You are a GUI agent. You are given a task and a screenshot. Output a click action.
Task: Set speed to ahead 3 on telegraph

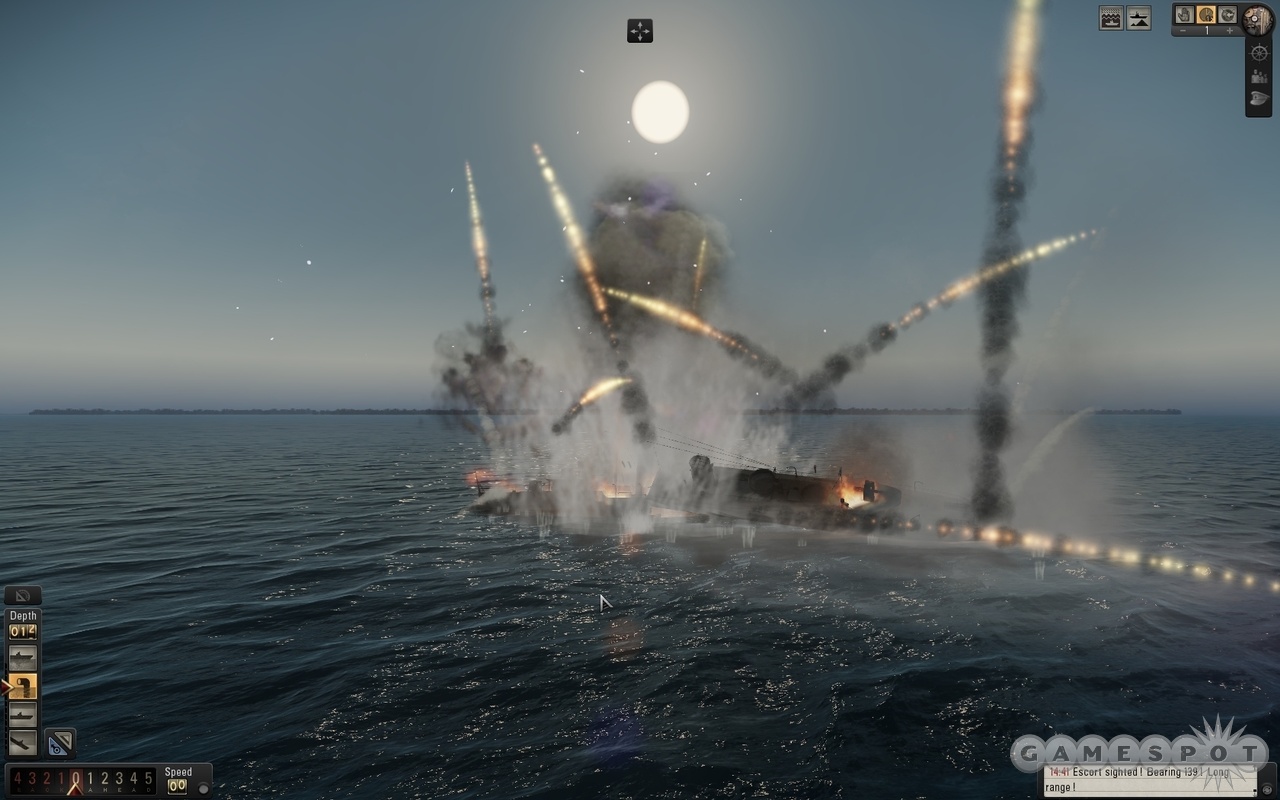point(119,778)
